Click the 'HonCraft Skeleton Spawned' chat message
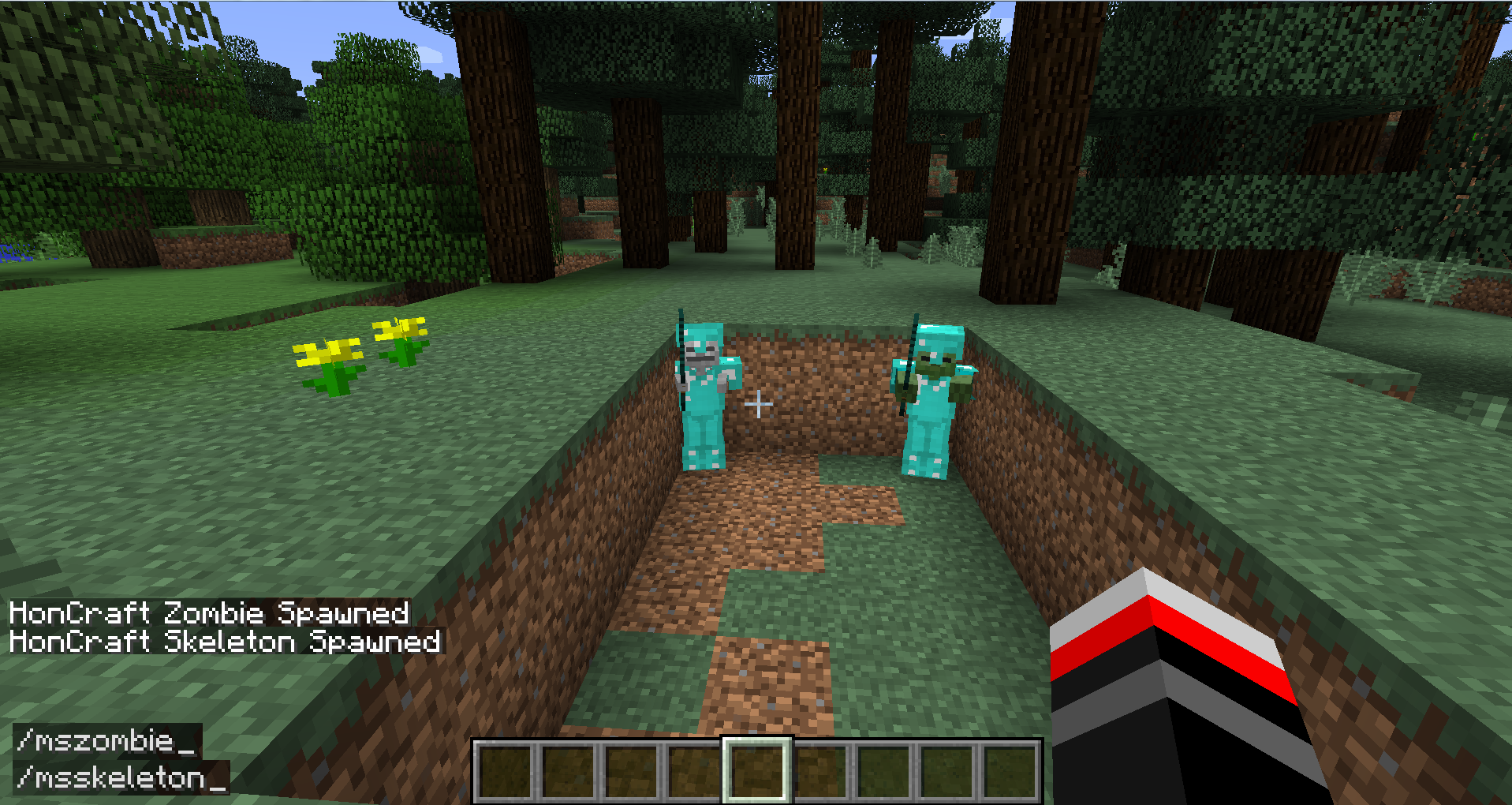The image size is (1512, 805). point(223,642)
